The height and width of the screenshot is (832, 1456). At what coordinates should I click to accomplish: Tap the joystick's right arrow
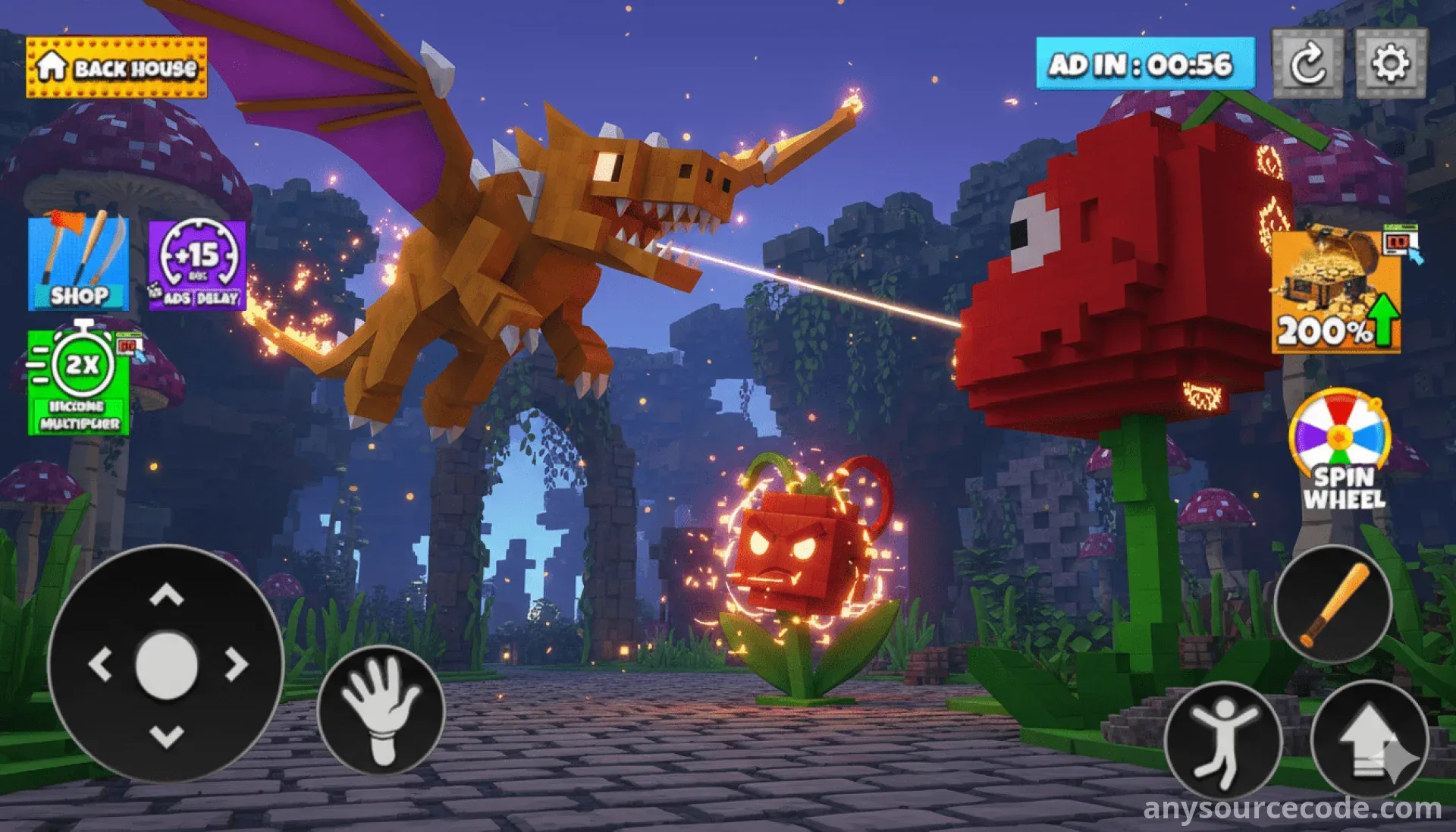point(235,664)
